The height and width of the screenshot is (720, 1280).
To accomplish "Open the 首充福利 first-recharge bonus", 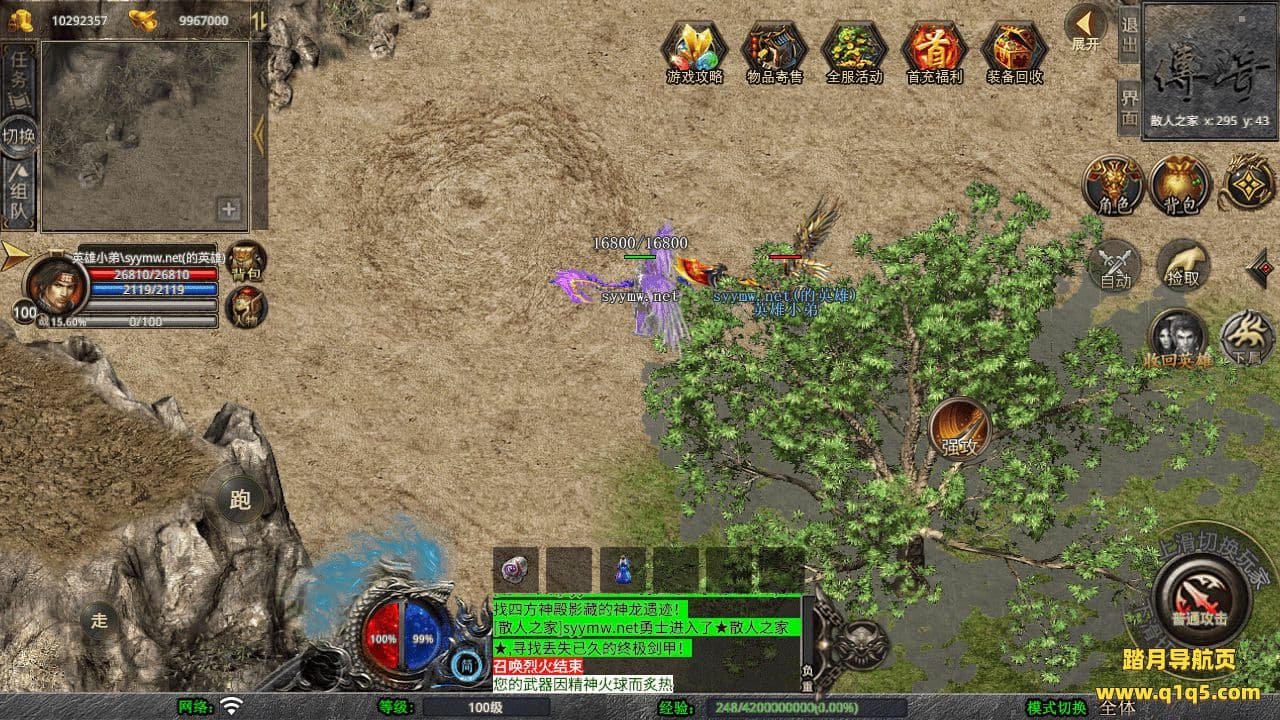I will [934, 50].
